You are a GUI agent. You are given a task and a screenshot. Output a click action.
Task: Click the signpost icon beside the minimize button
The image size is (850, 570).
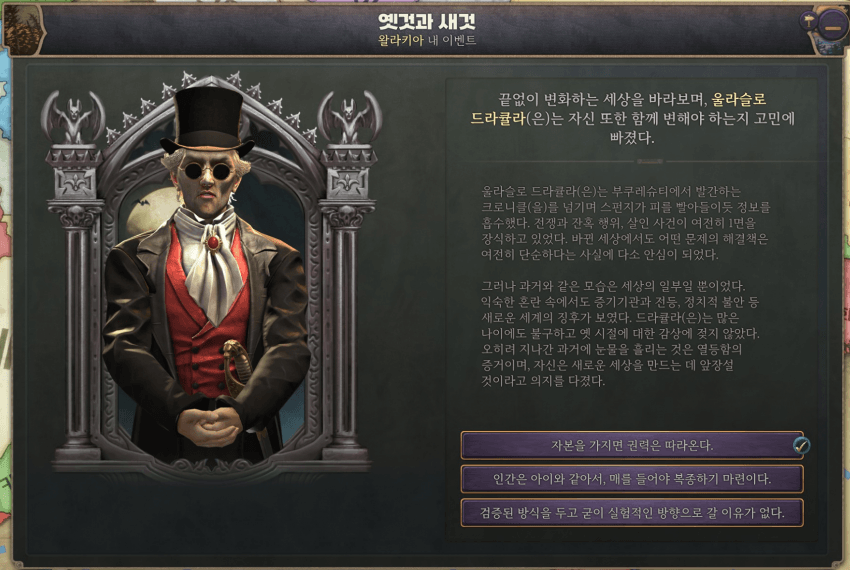[807, 18]
